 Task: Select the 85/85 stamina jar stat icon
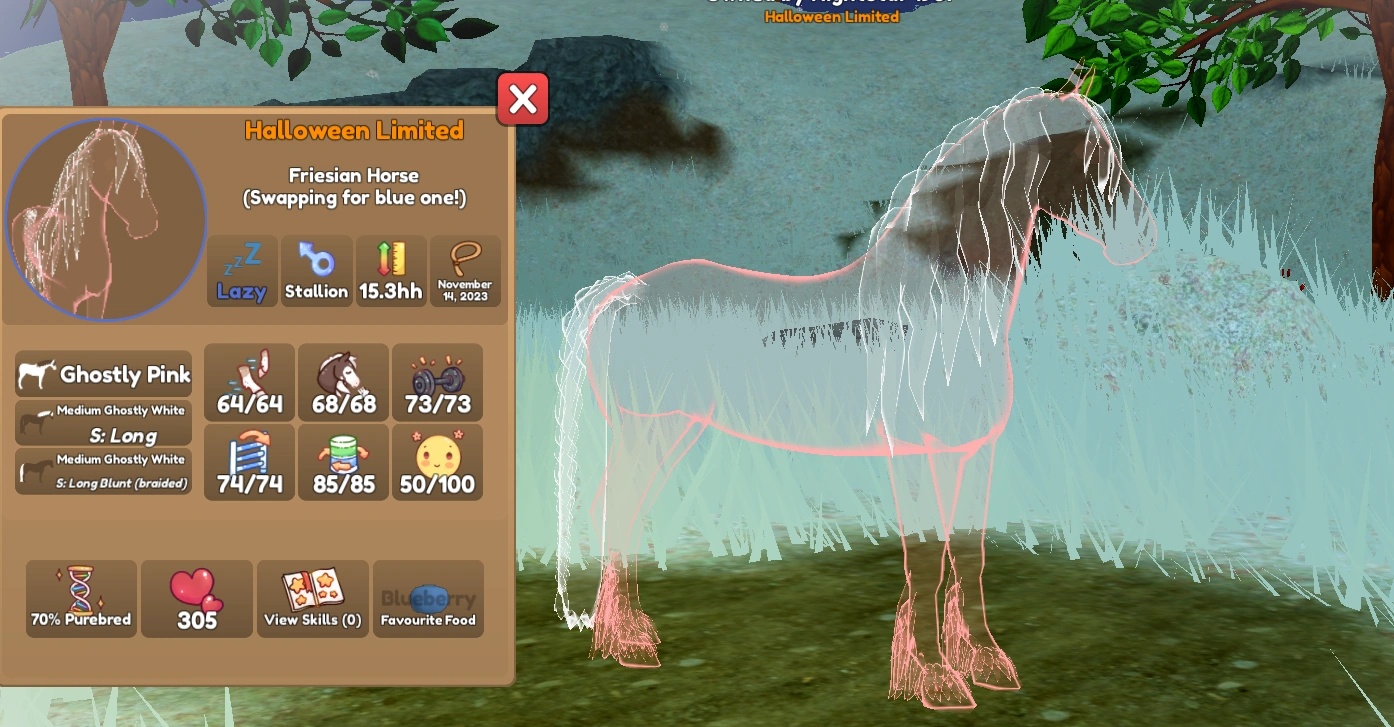click(x=343, y=461)
